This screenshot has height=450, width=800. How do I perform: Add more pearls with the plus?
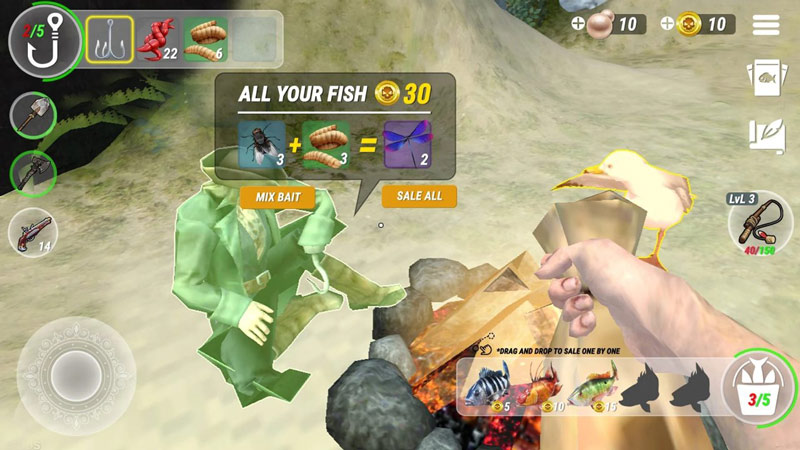pos(579,24)
